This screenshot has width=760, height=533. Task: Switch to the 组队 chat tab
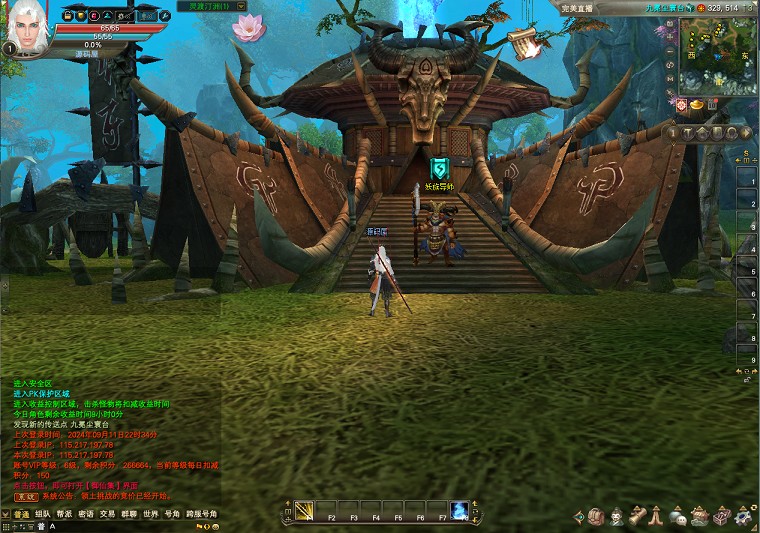43,514
